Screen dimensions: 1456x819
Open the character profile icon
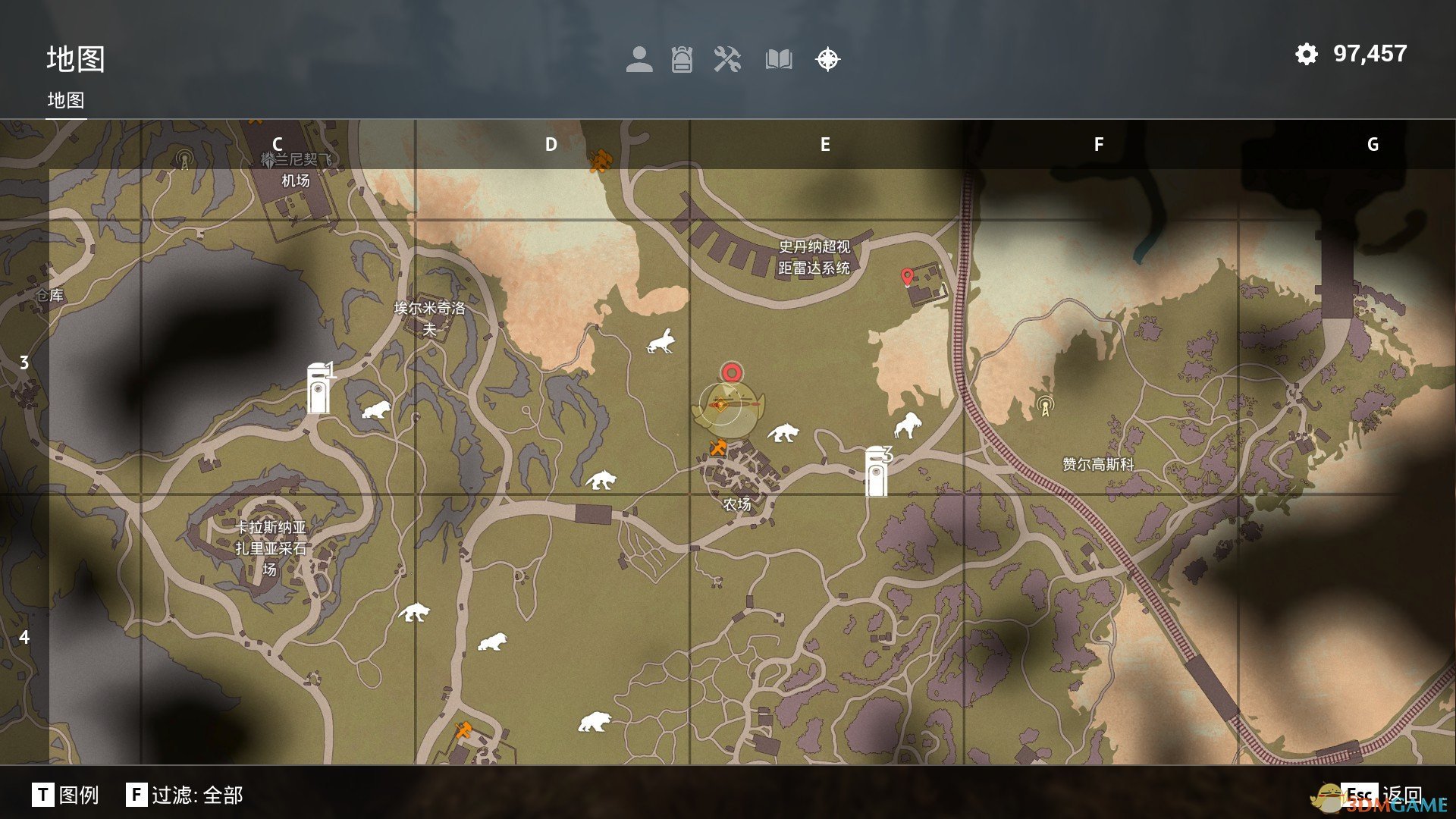tap(639, 59)
